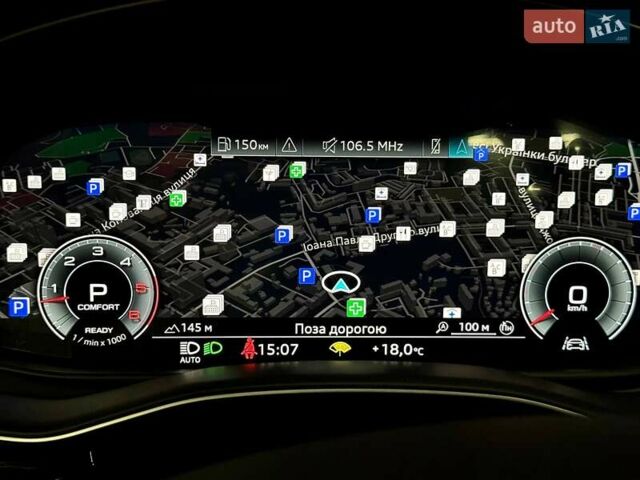
Task: Open the auto RIA logo link
Action: pos(577,26)
